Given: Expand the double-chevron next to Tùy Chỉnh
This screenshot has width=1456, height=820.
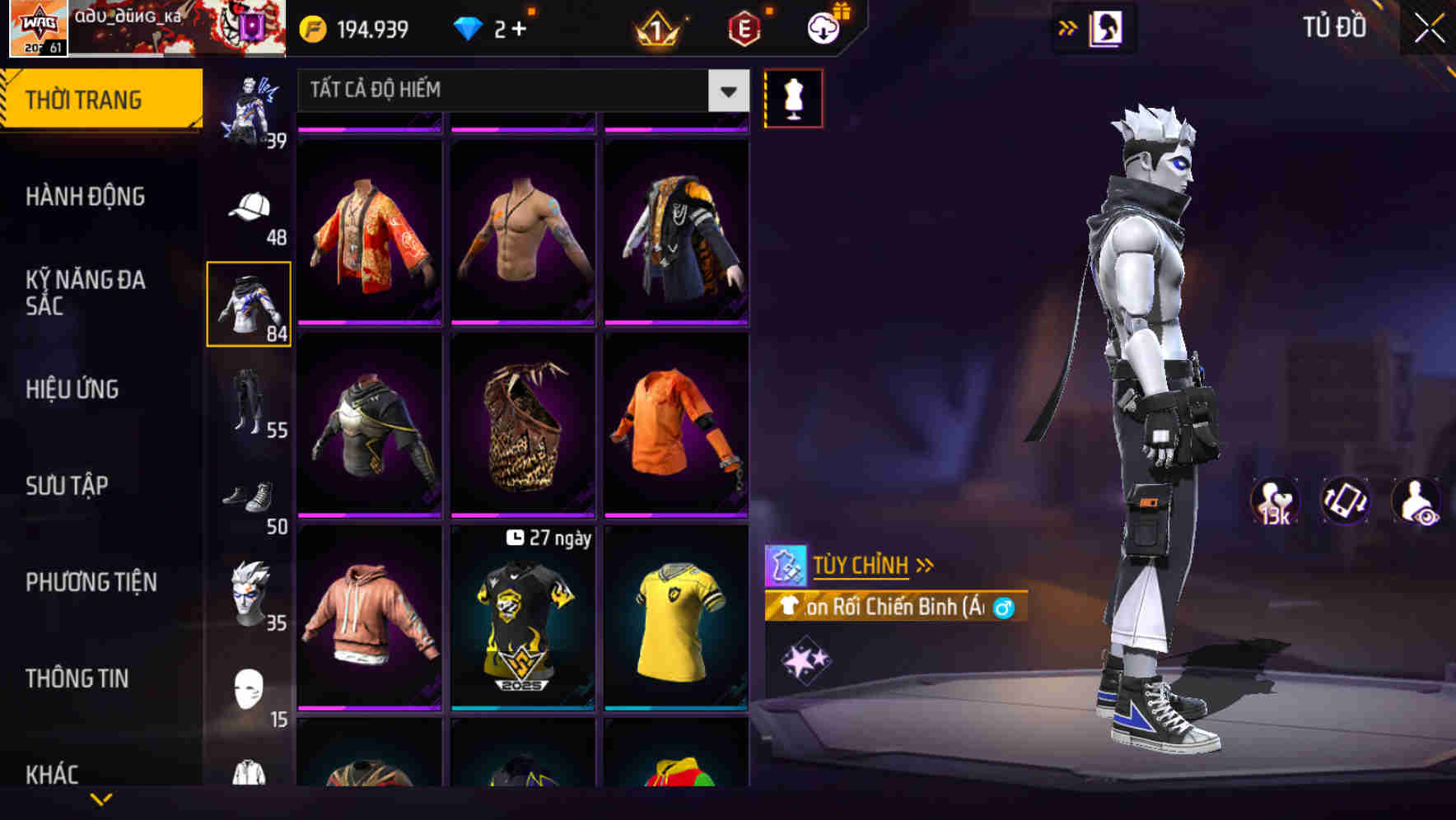Looking at the screenshot, I should pyautogui.click(x=925, y=565).
